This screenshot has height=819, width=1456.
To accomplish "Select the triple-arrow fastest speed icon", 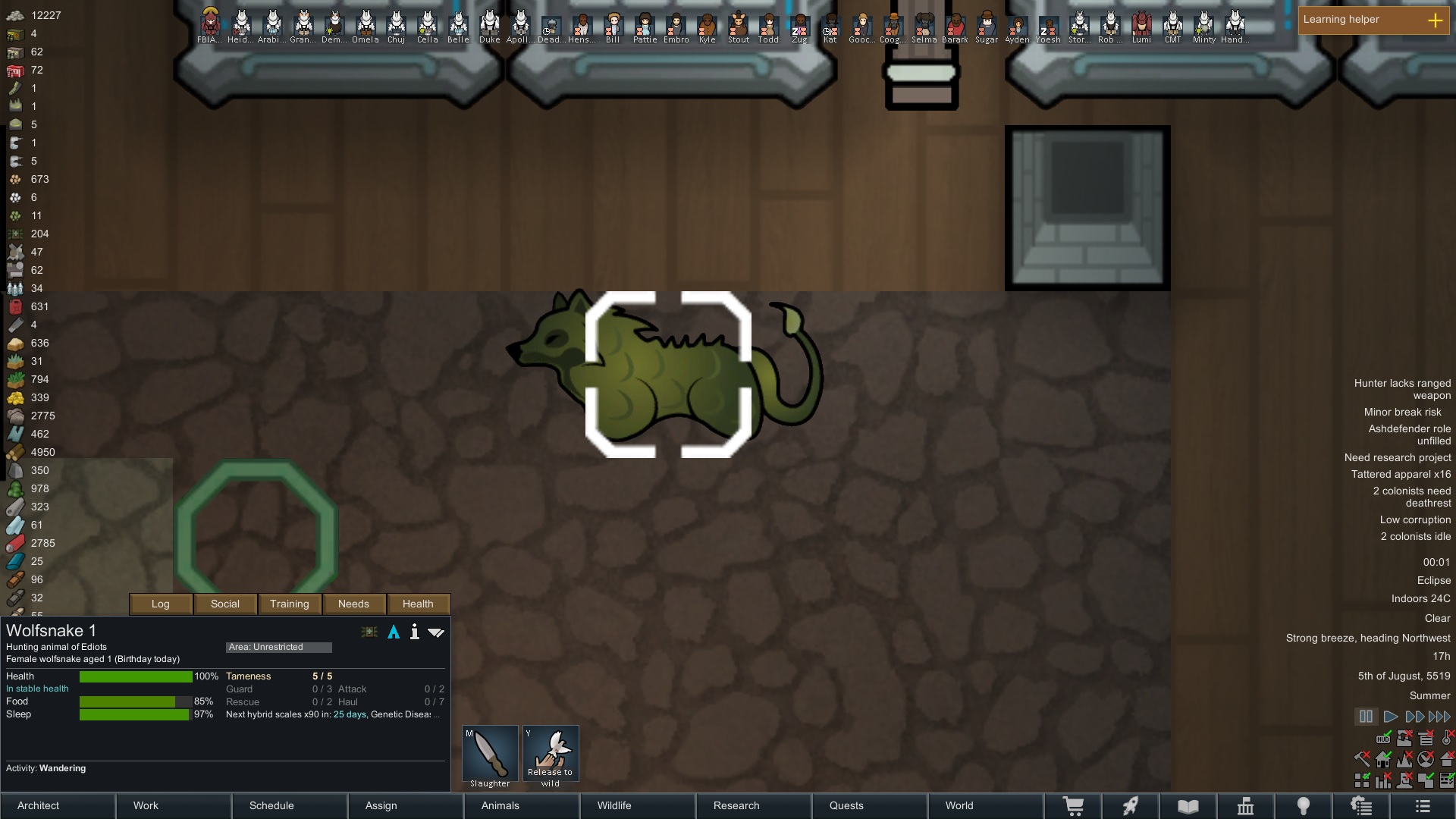I will point(1439,717).
